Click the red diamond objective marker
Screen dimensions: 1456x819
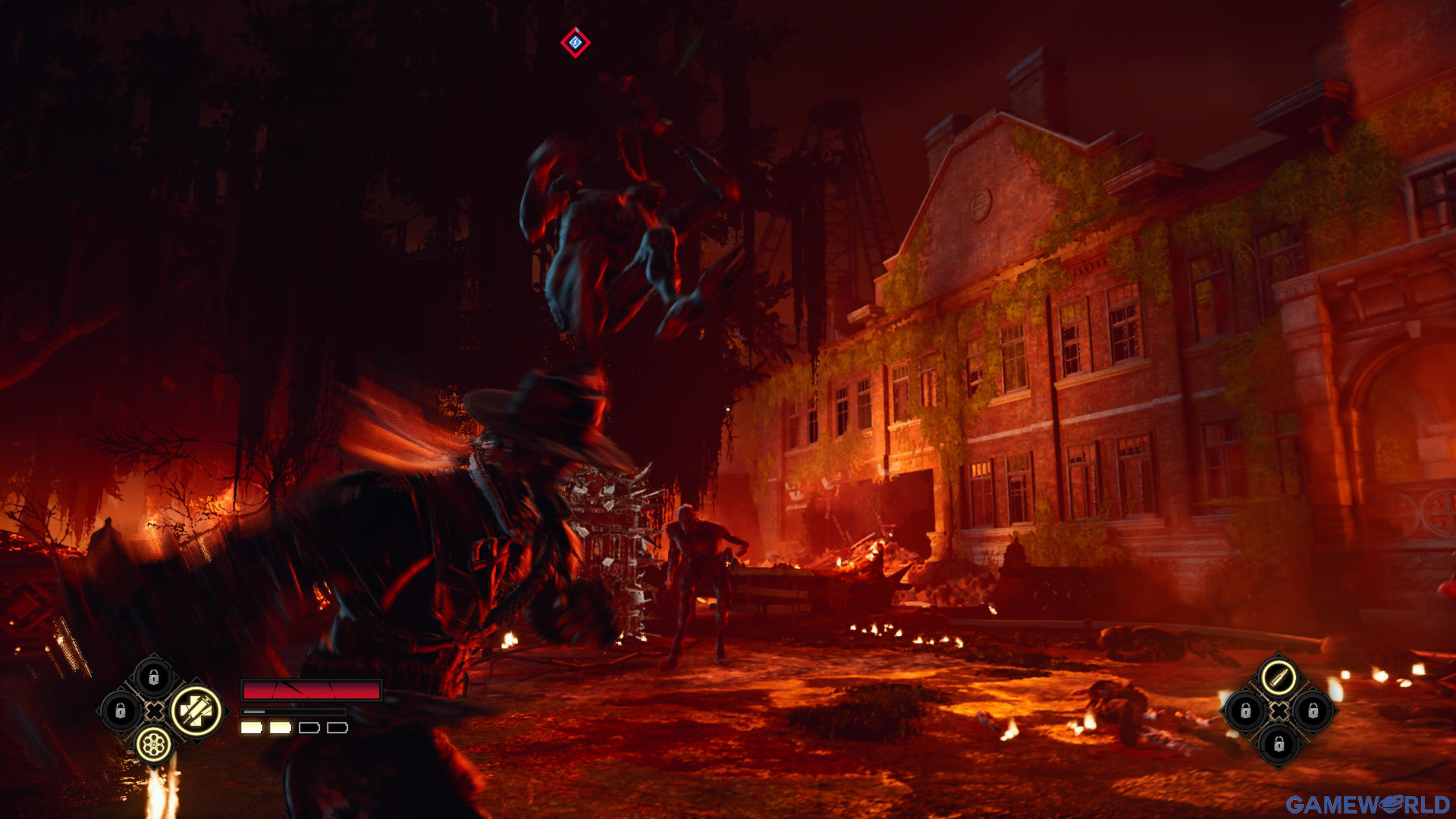point(576,42)
